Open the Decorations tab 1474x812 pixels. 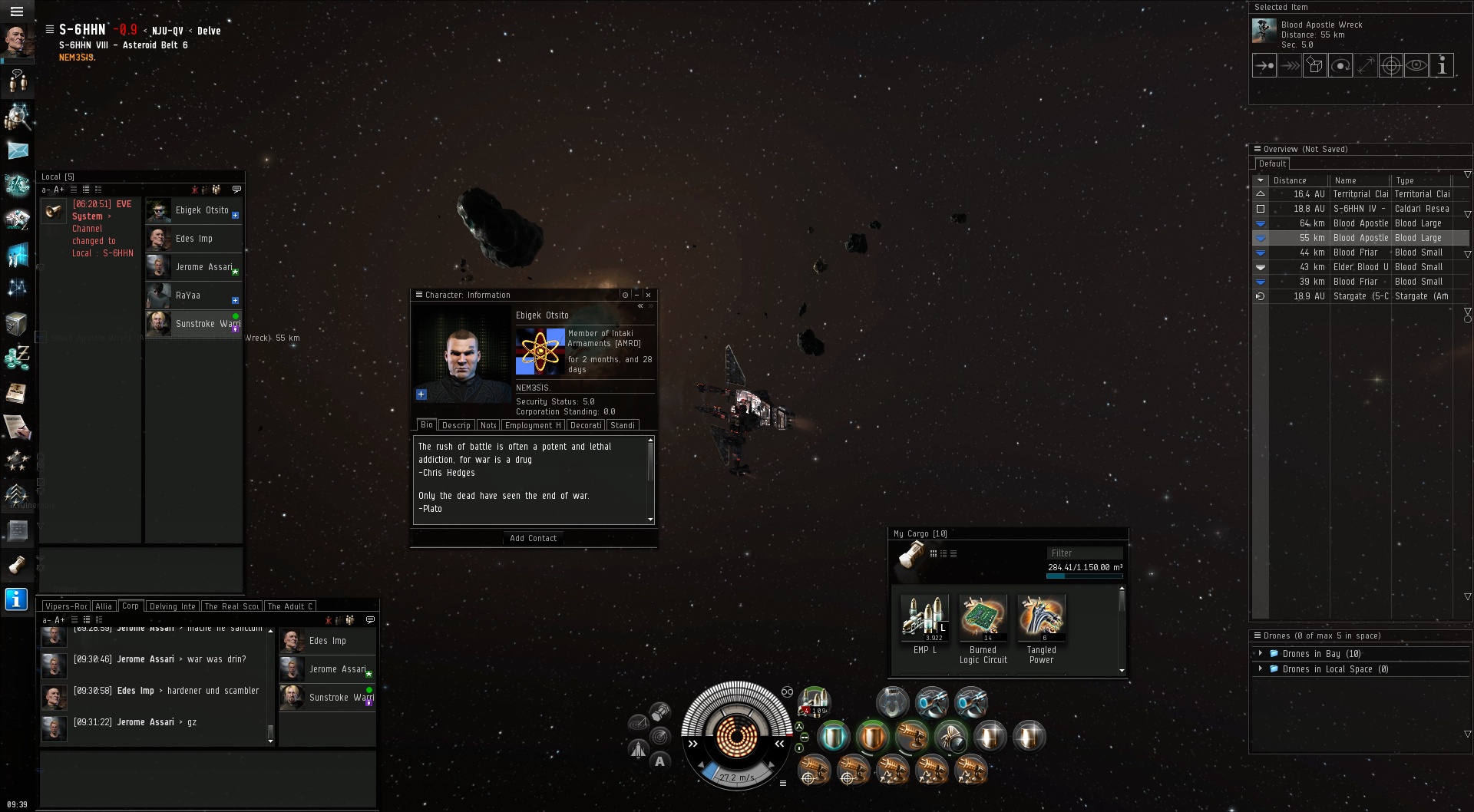click(586, 425)
